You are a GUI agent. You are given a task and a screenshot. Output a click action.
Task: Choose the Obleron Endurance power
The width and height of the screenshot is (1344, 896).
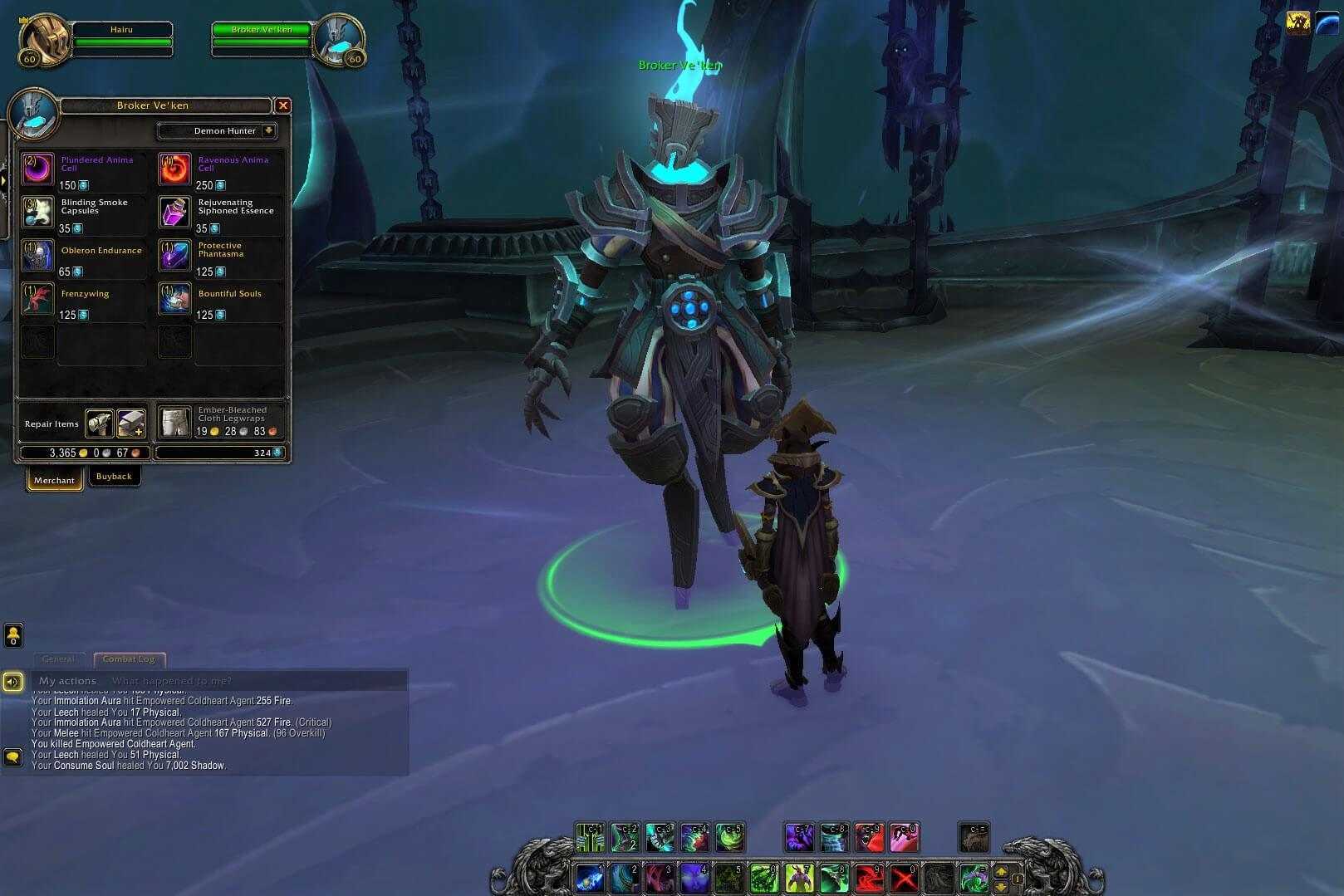tap(38, 256)
